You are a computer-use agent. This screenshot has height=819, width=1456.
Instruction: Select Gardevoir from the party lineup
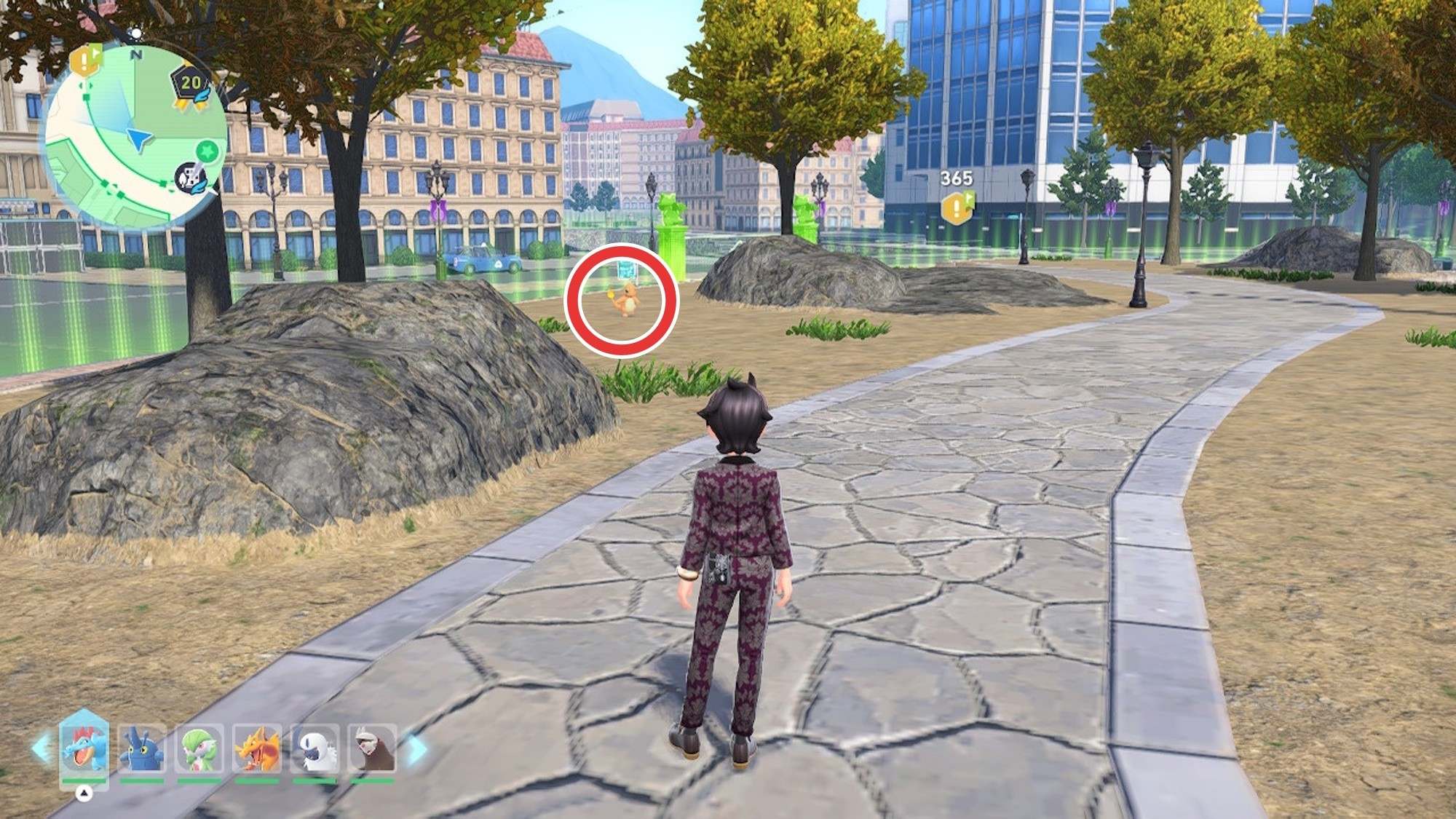(x=199, y=750)
